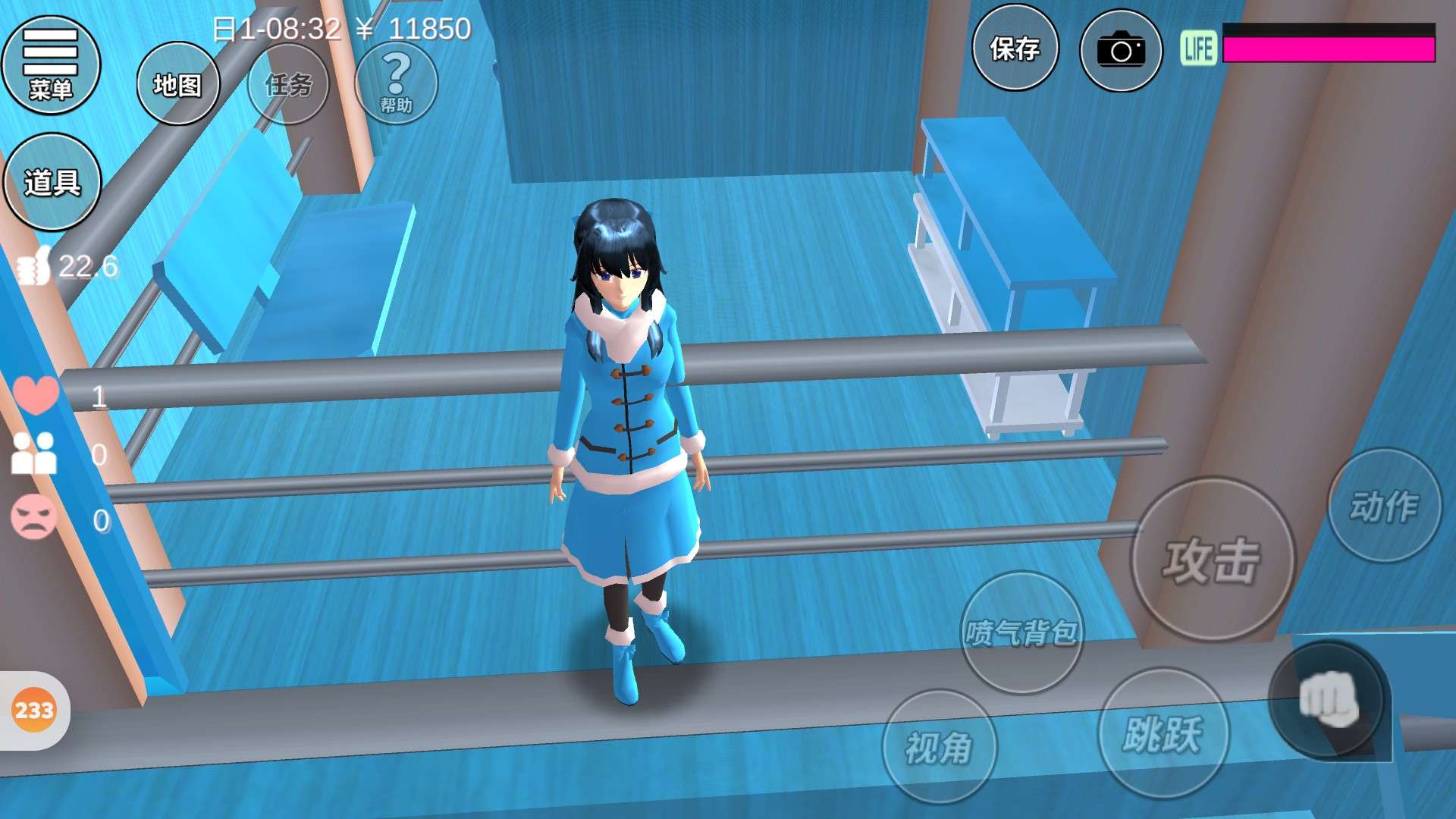The height and width of the screenshot is (819, 1456).
Task: Open the 帮助 help screen
Action: point(396,83)
